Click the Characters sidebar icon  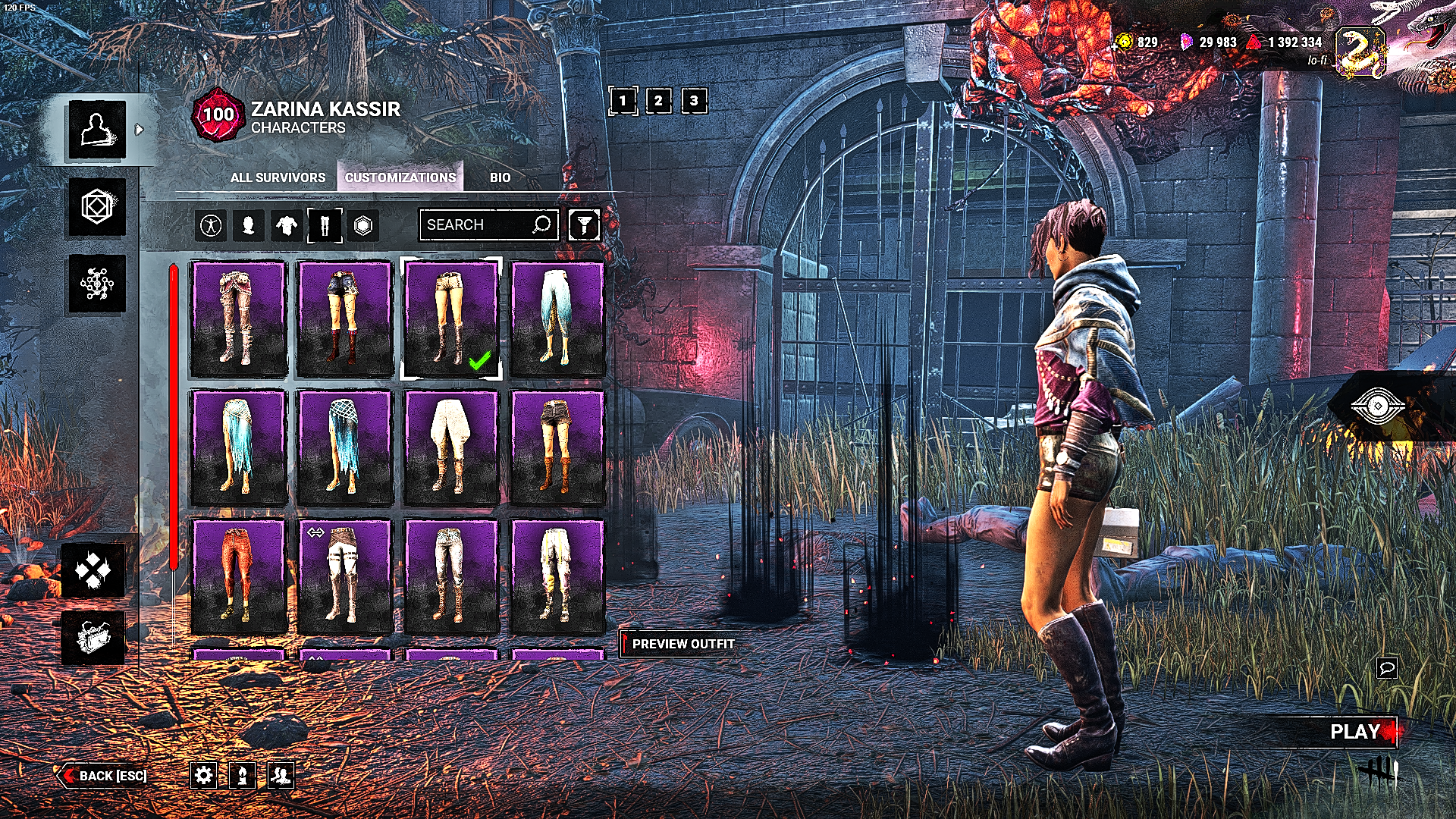tap(96, 129)
